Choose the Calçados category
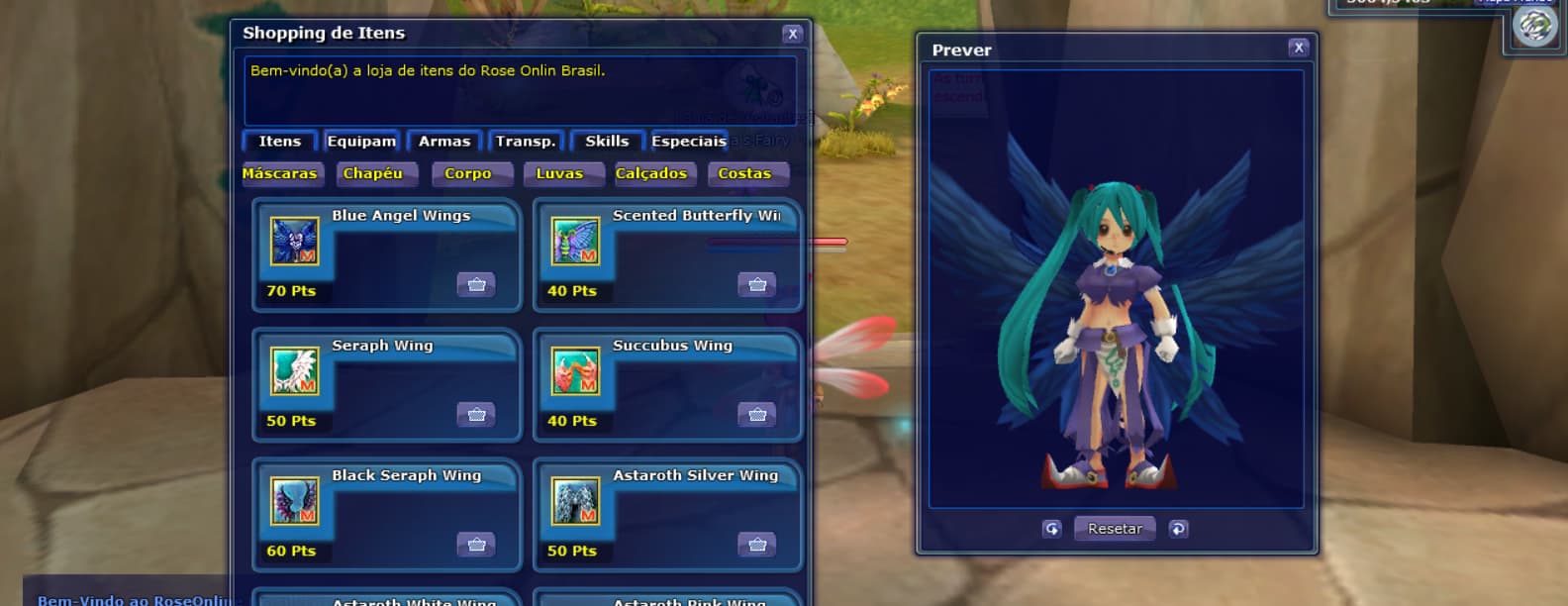Screen dimensions: 1568x606 pyautogui.click(x=651, y=174)
